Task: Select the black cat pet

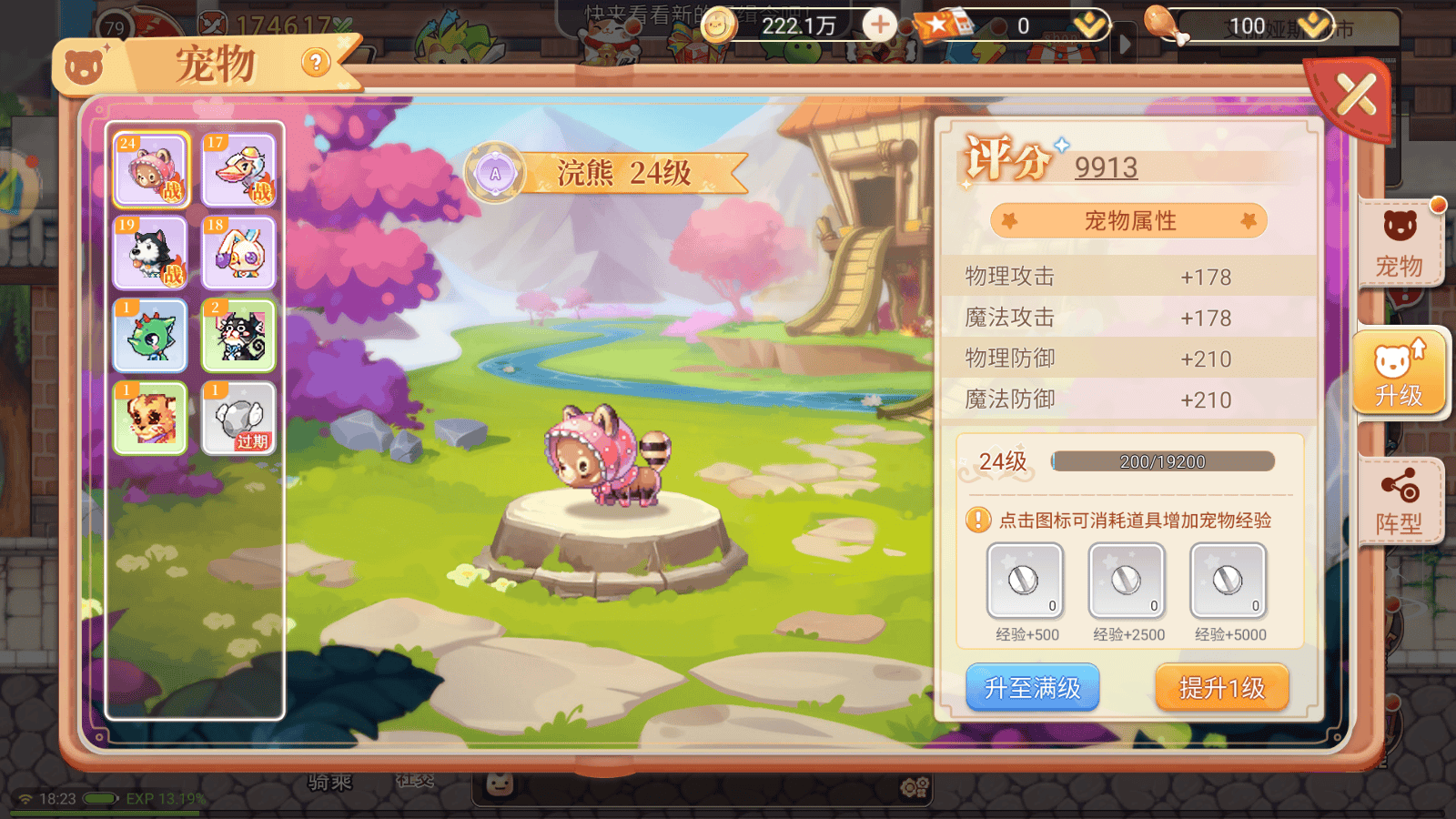Action: pos(238,335)
